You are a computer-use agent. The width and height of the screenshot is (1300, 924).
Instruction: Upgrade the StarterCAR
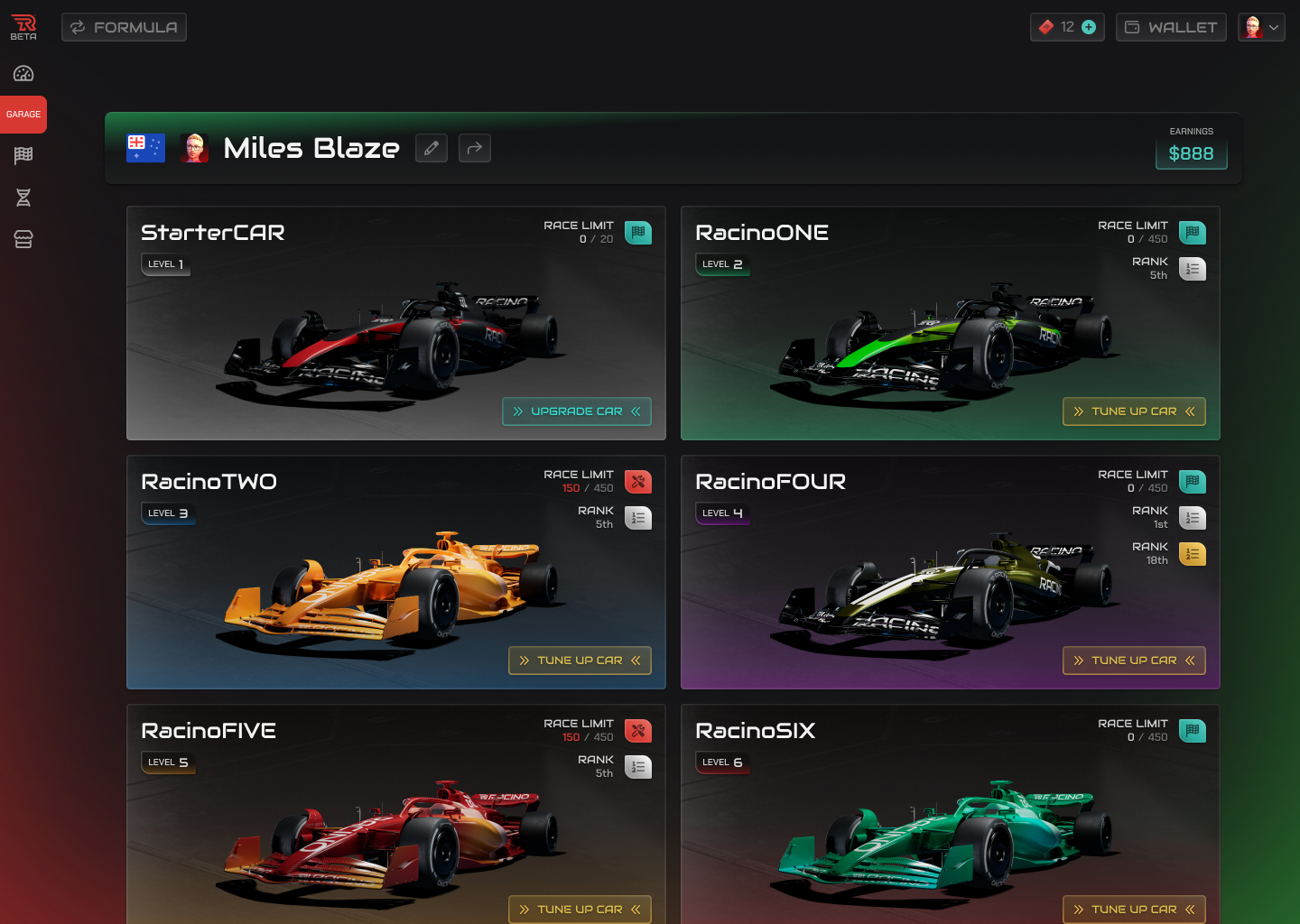577,411
